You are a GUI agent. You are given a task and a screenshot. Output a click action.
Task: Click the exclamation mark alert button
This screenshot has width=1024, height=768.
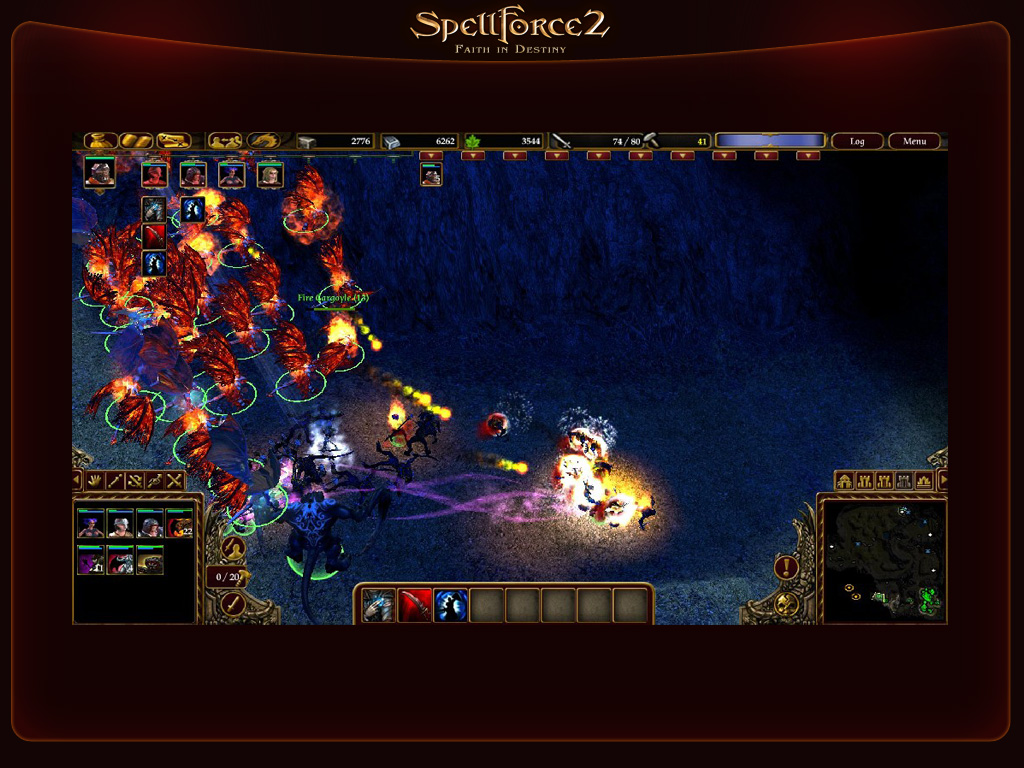tap(786, 568)
